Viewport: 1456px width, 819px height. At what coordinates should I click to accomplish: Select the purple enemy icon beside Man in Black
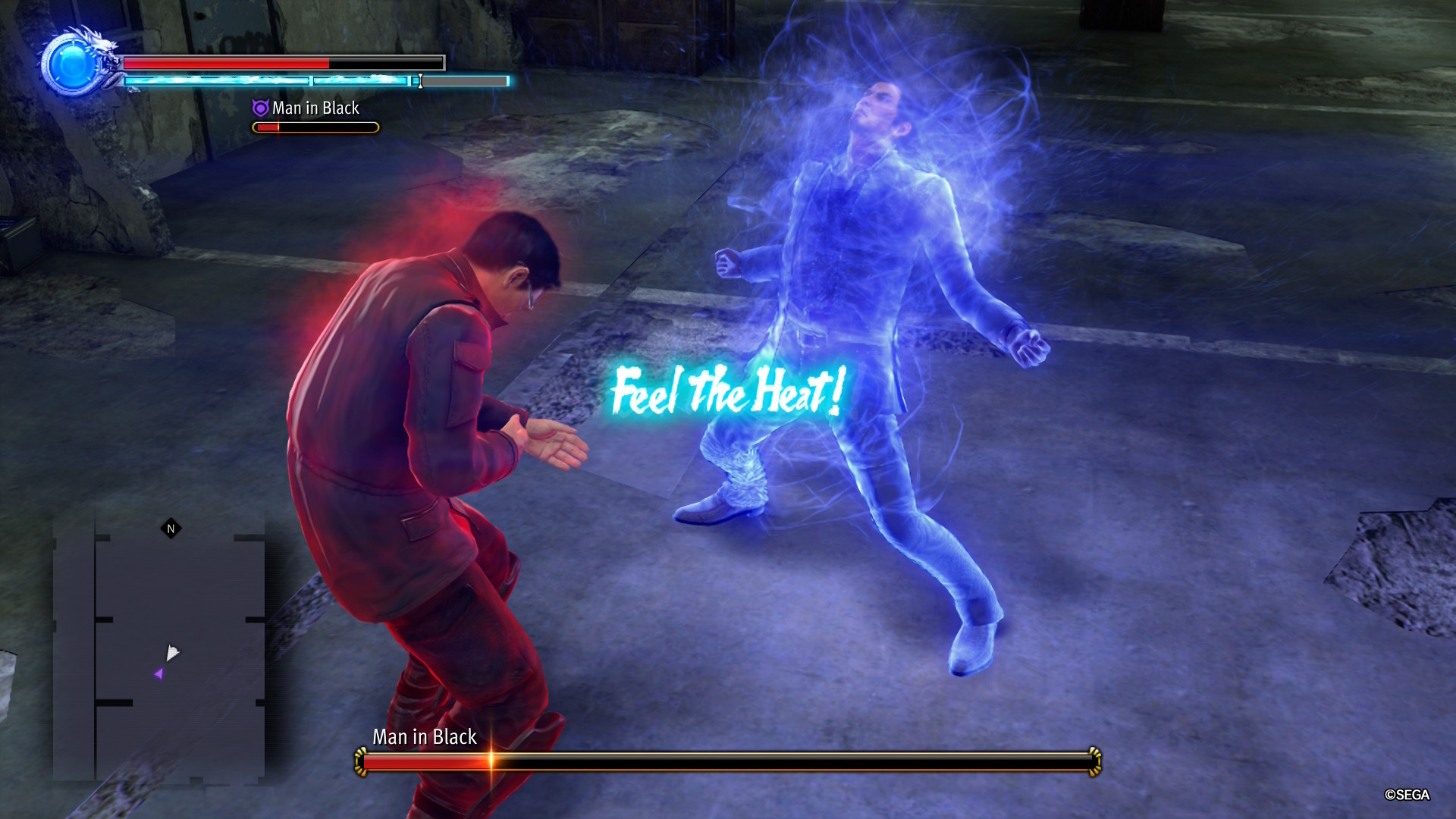260,108
